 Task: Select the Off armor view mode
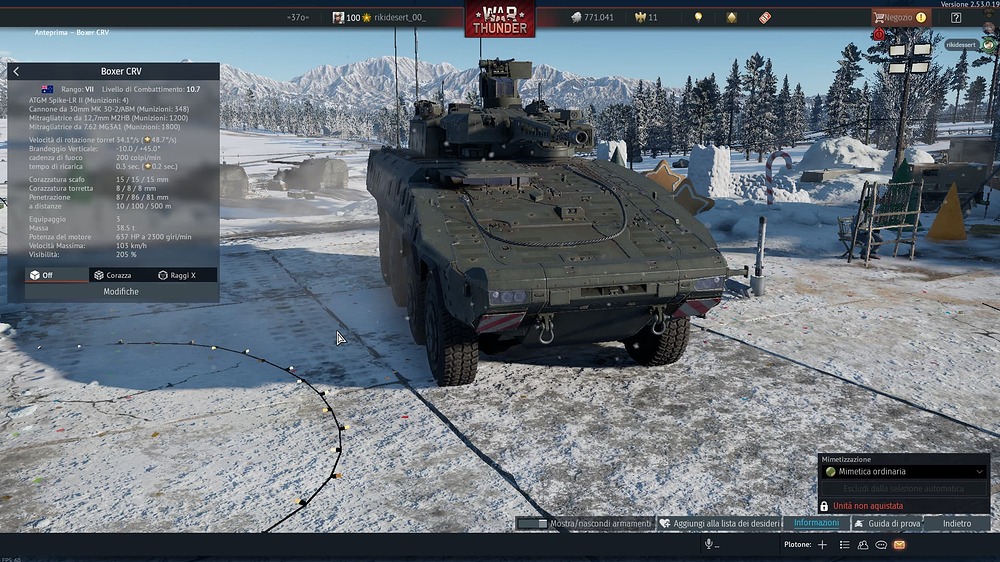(42, 275)
